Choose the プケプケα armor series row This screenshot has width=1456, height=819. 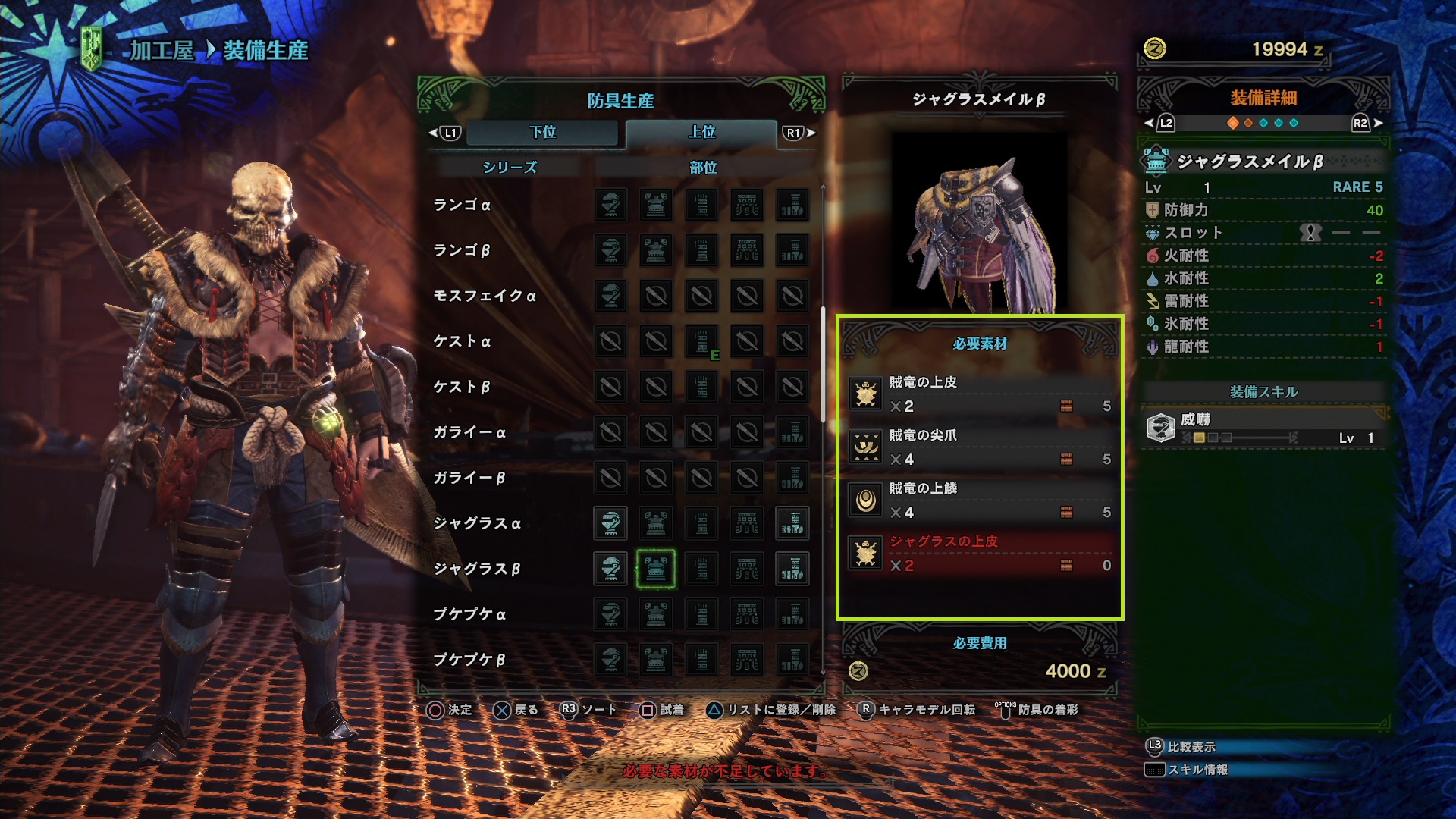coord(469,614)
